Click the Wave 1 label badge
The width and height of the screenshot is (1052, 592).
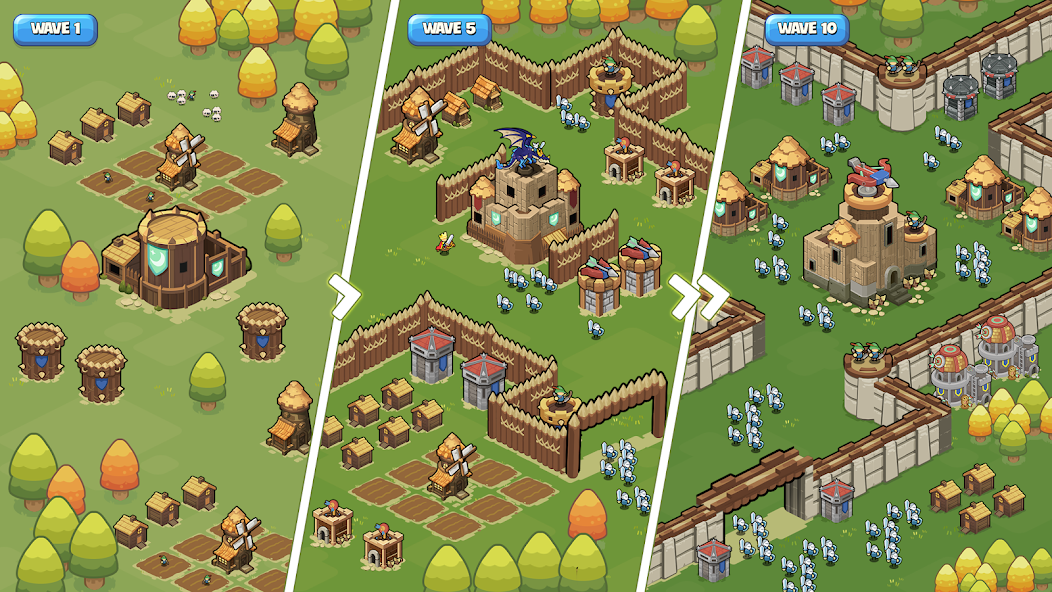[56, 29]
